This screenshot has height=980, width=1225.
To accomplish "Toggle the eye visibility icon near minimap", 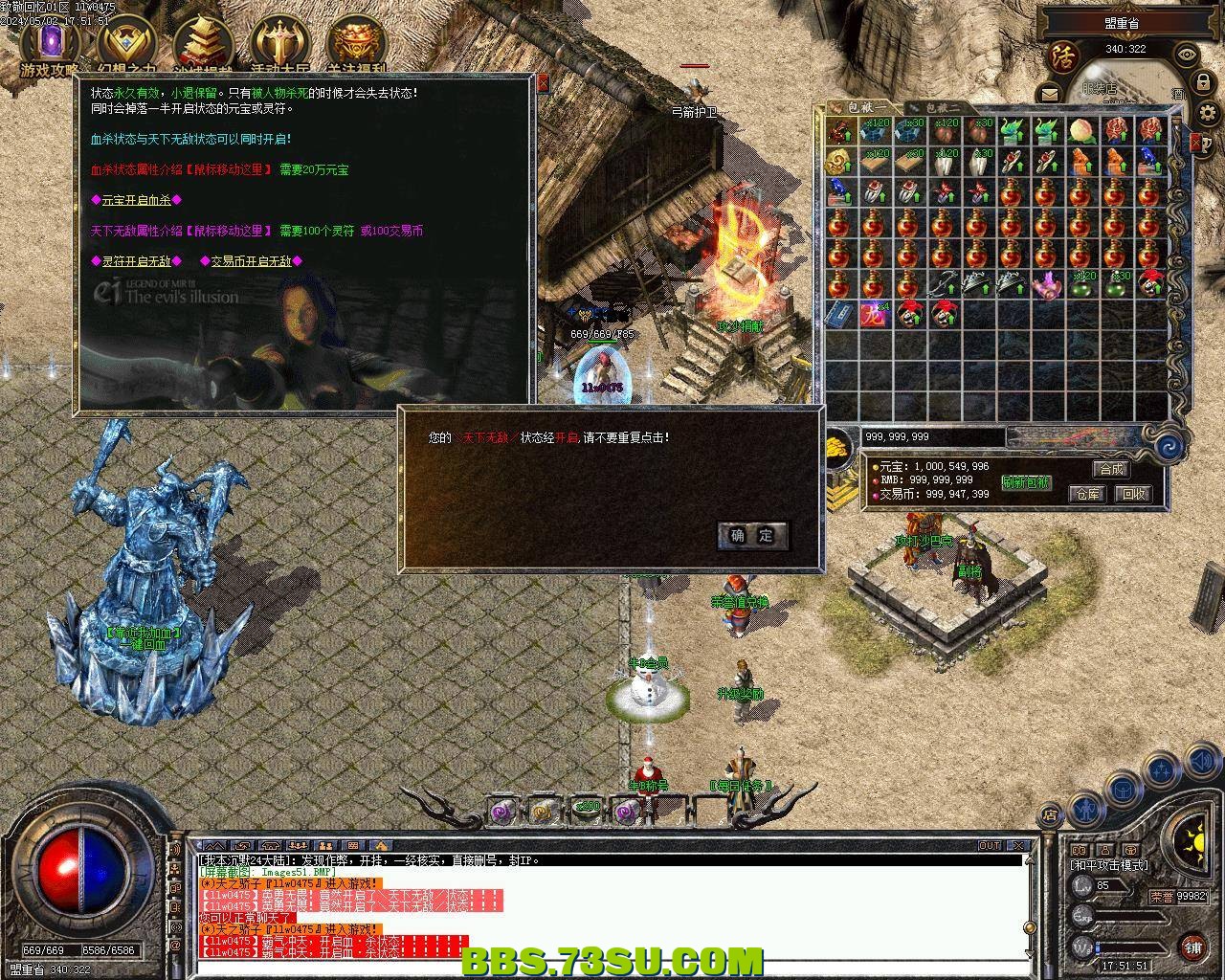I will pos(1188,55).
